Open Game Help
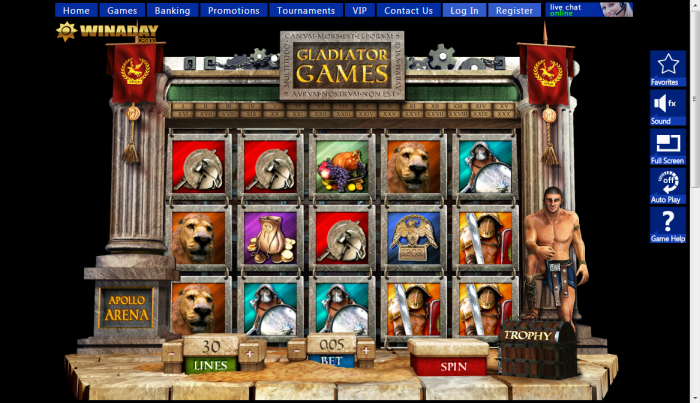 pos(667,225)
